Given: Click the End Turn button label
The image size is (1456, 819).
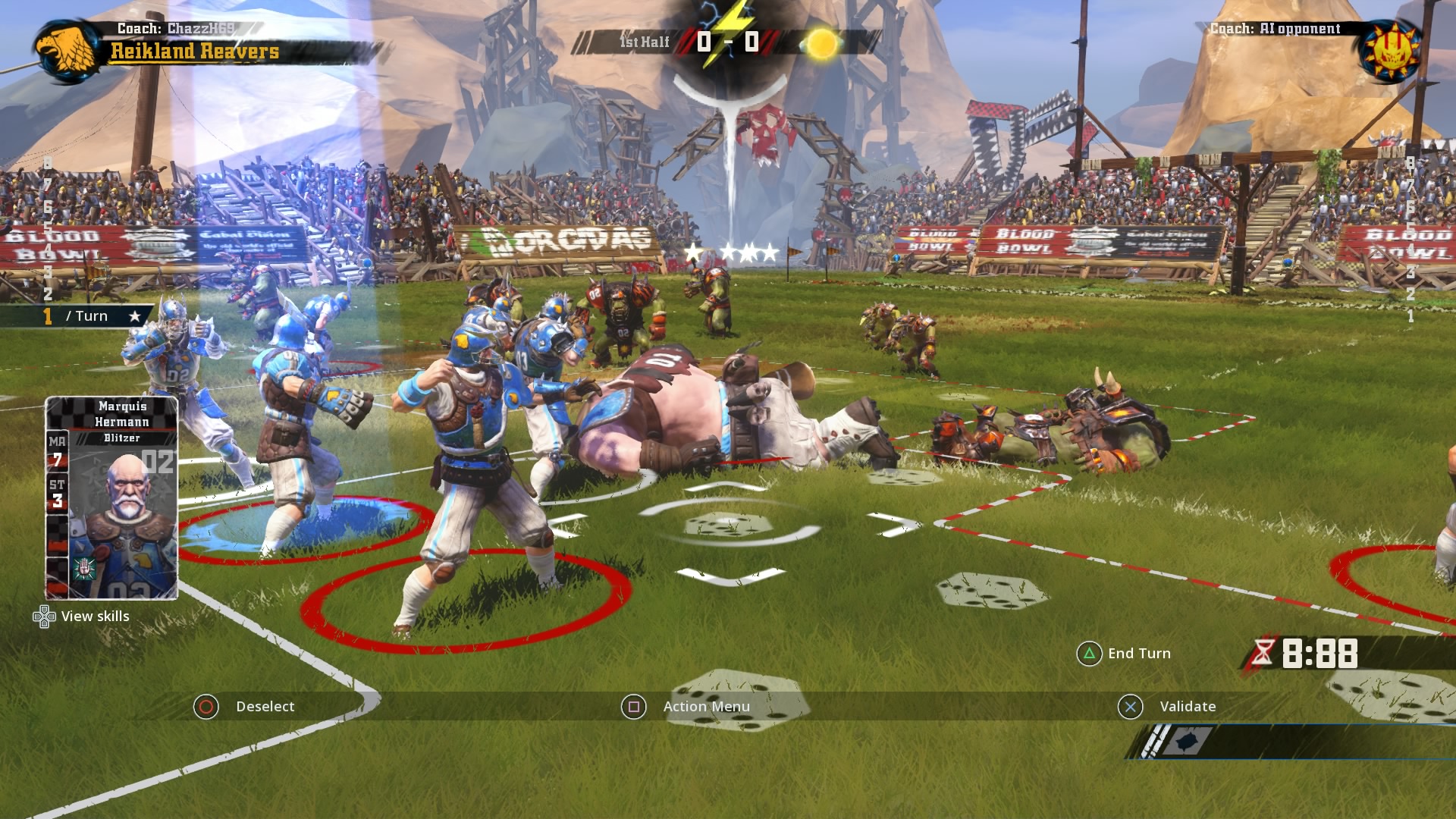Looking at the screenshot, I should 1140,653.
